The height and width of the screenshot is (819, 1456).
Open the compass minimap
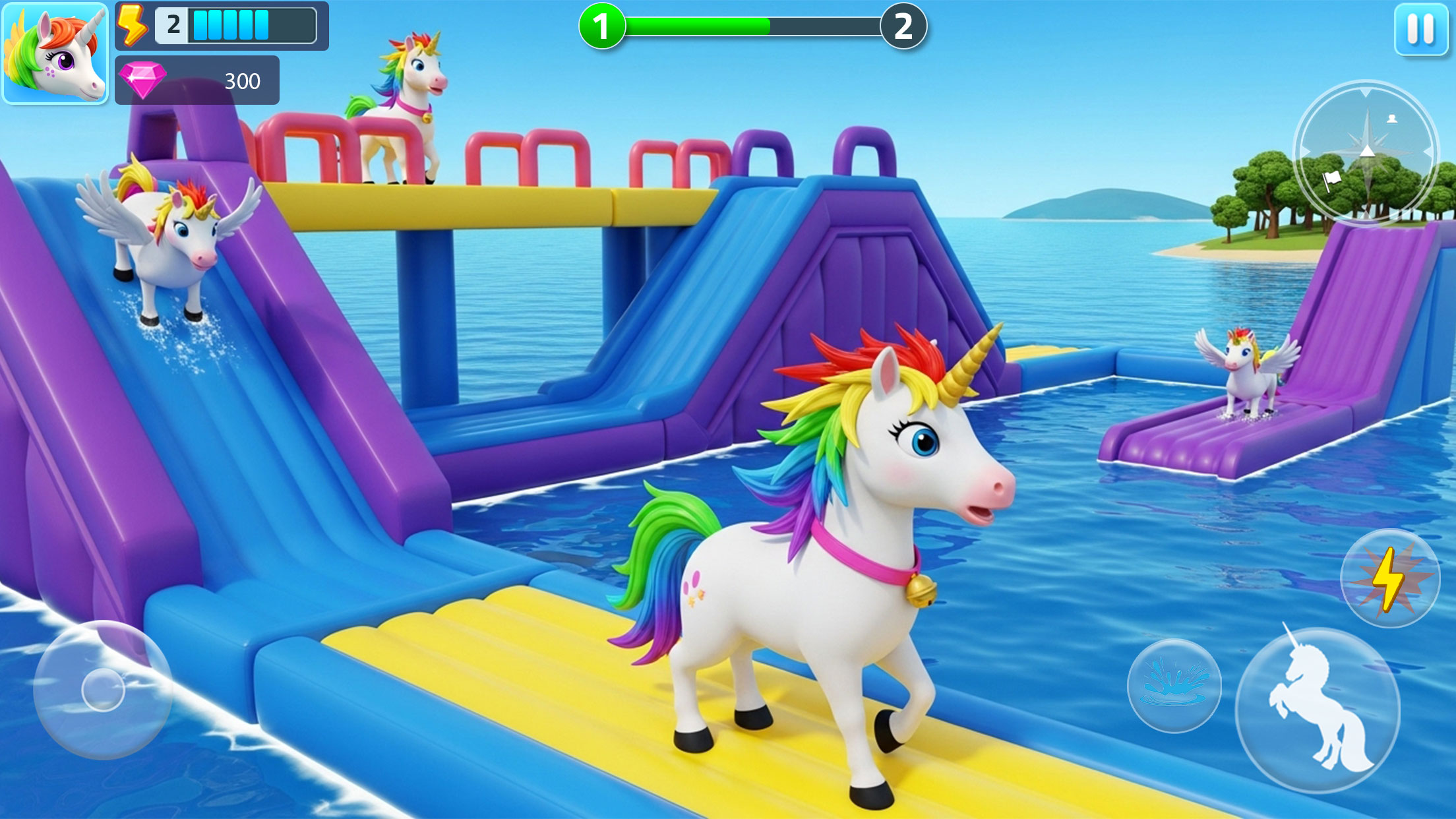(x=1366, y=152)
